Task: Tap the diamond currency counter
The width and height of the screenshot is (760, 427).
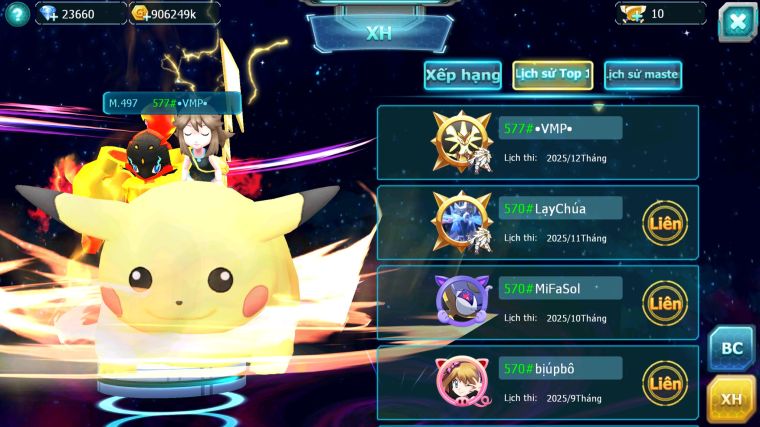Action: pyautogui.click(x=79, y=14)
